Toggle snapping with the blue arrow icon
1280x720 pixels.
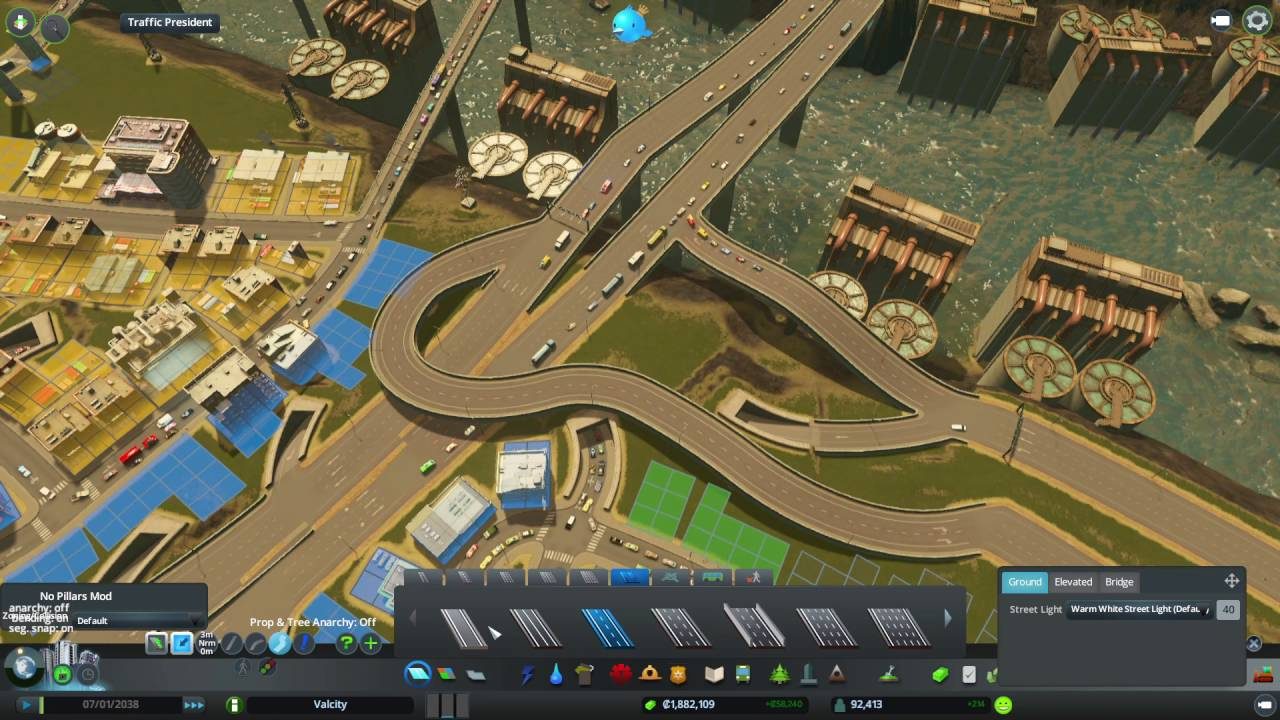182,643
